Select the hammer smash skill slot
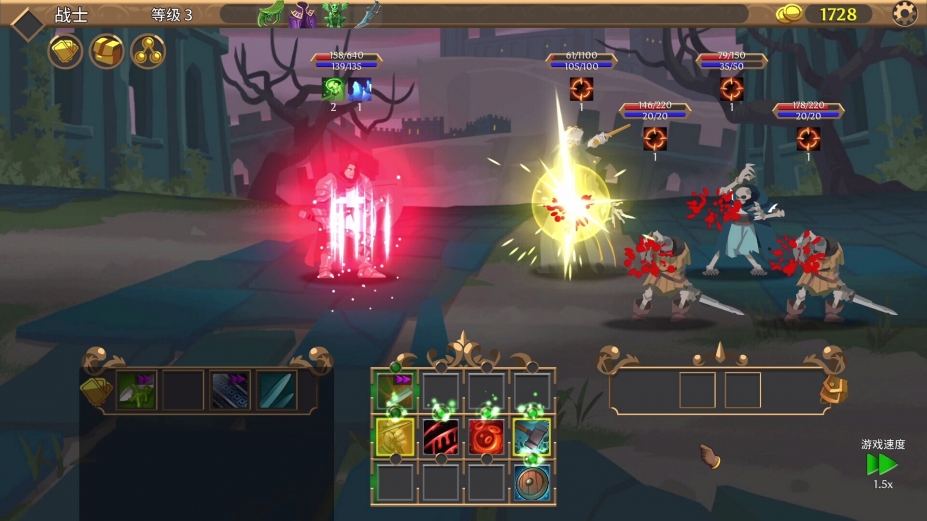The height and width of the screenshot is (521, 927). tap(532, 437)
